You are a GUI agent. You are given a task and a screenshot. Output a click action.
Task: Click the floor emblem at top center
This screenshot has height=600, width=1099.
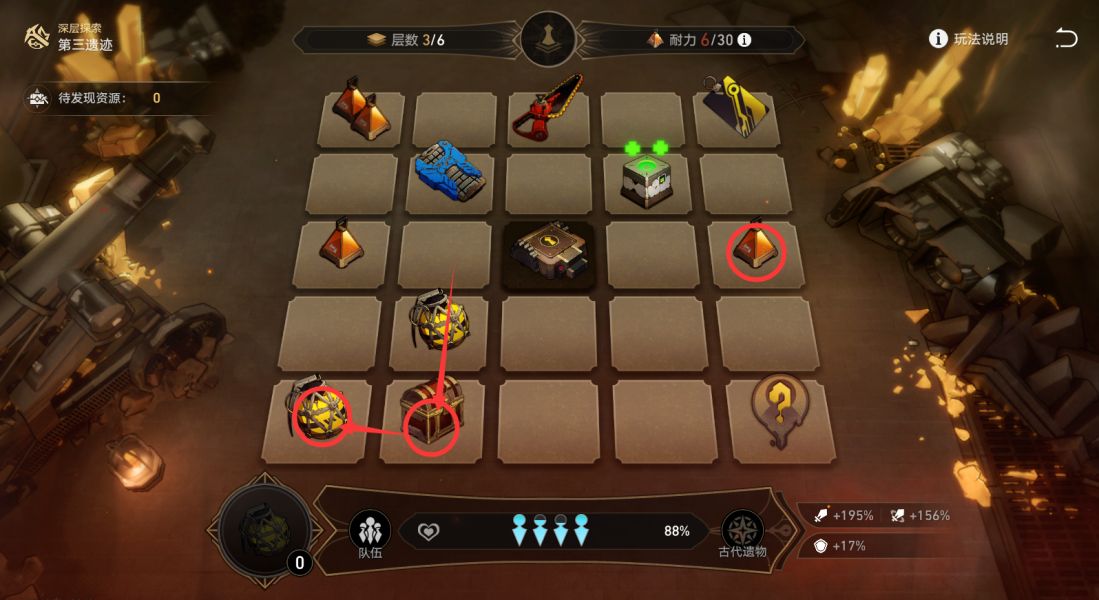[x=548, y=40]
